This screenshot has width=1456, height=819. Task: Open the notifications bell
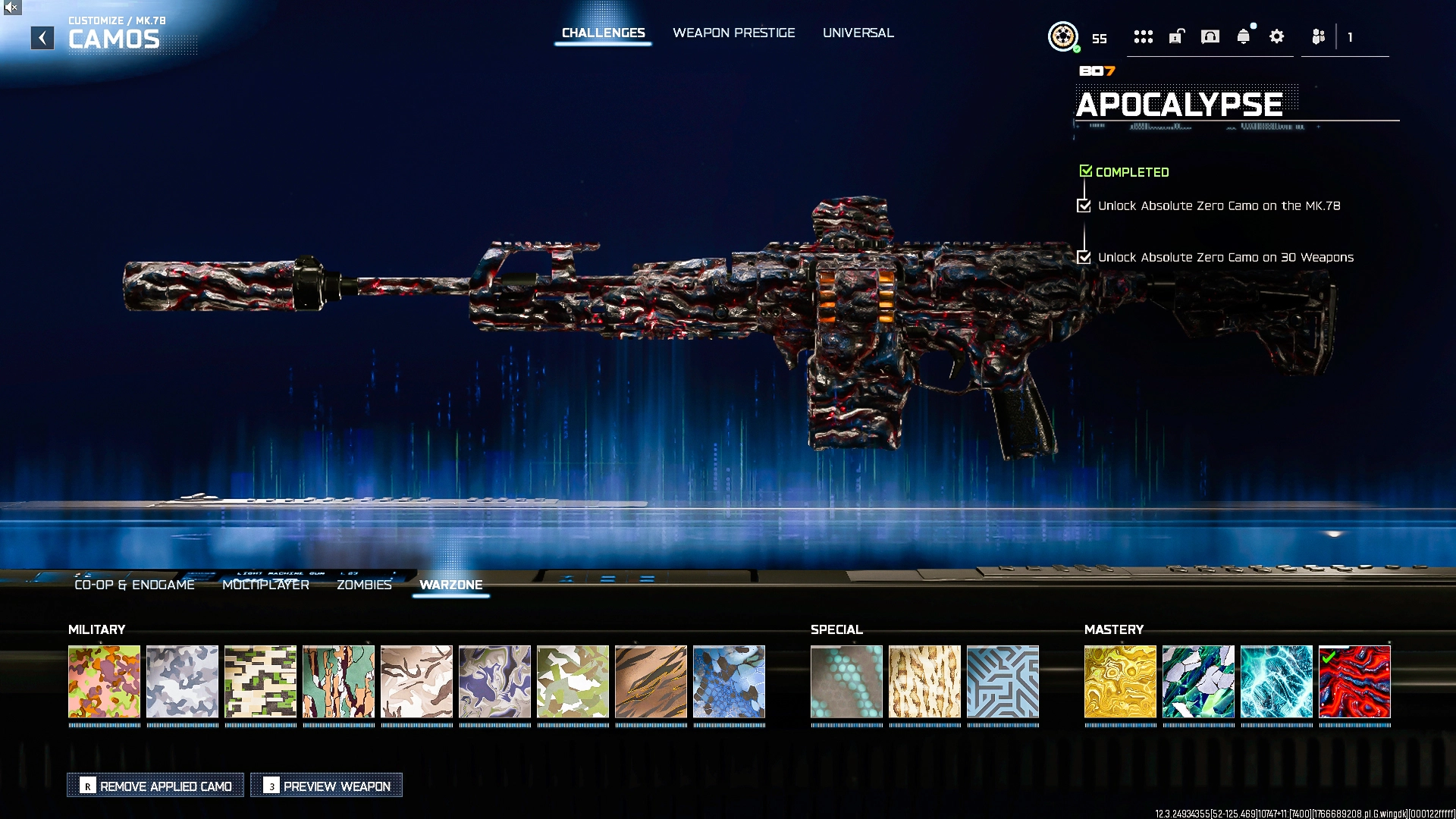point(1244,36)
